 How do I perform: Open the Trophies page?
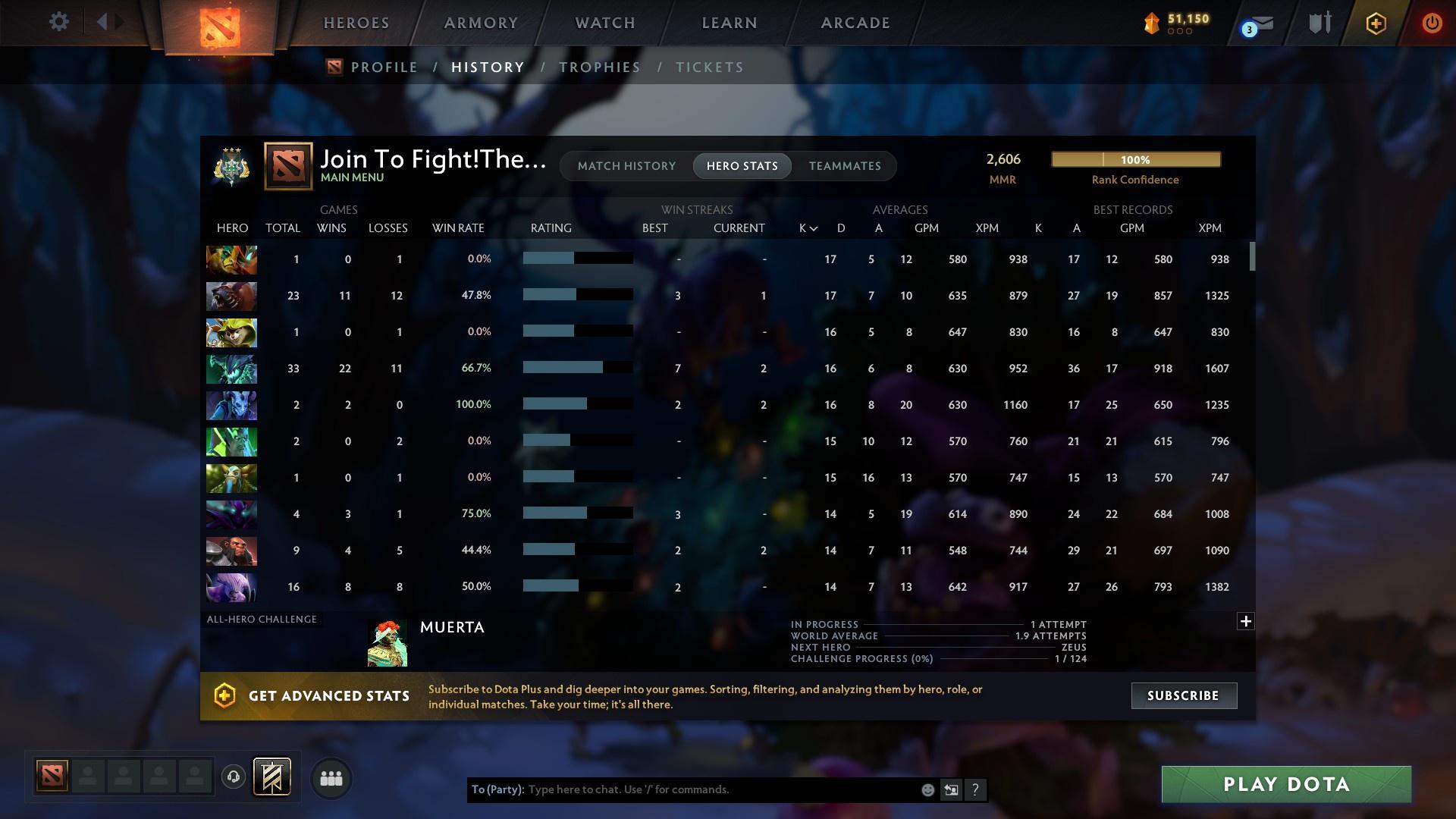(x=599, y=67)
